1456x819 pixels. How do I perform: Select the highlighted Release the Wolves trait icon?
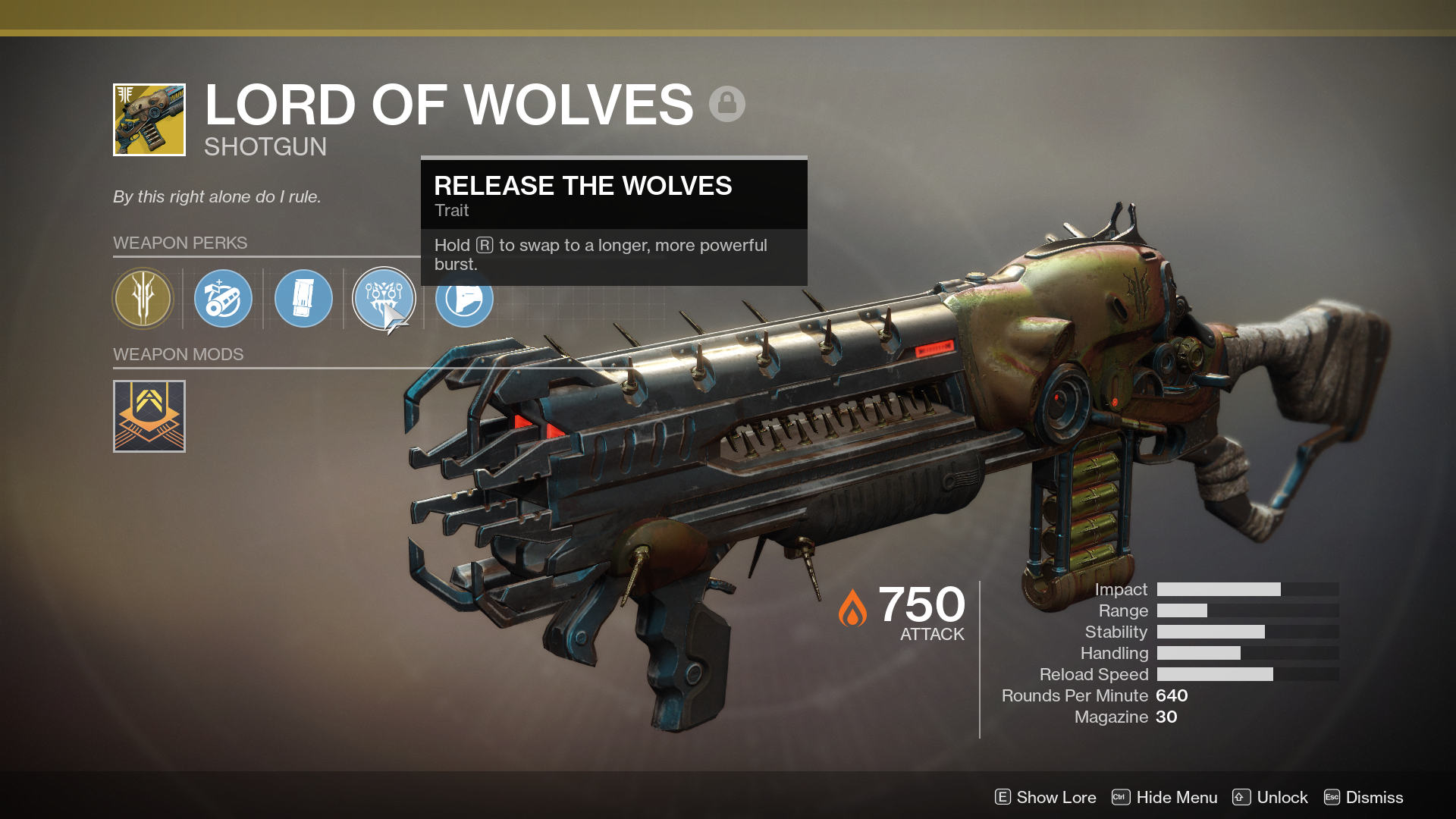coord(383,299)
